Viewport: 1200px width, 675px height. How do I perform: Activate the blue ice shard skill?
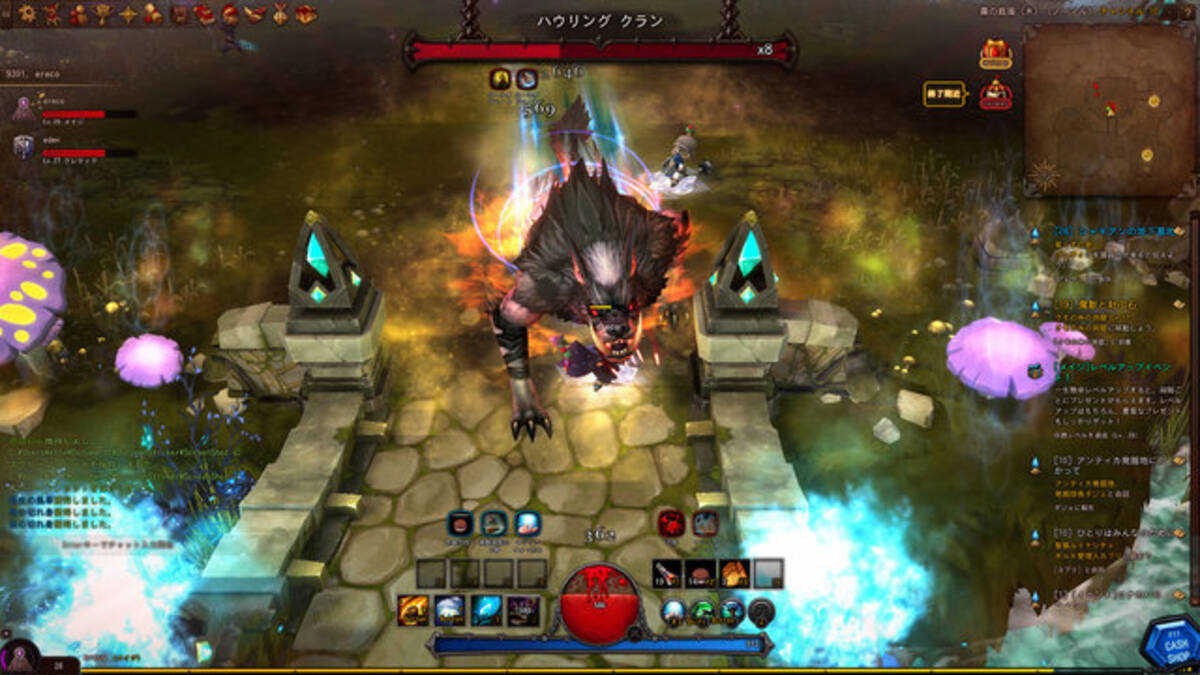pyautogui.click(x=486, y=610)
